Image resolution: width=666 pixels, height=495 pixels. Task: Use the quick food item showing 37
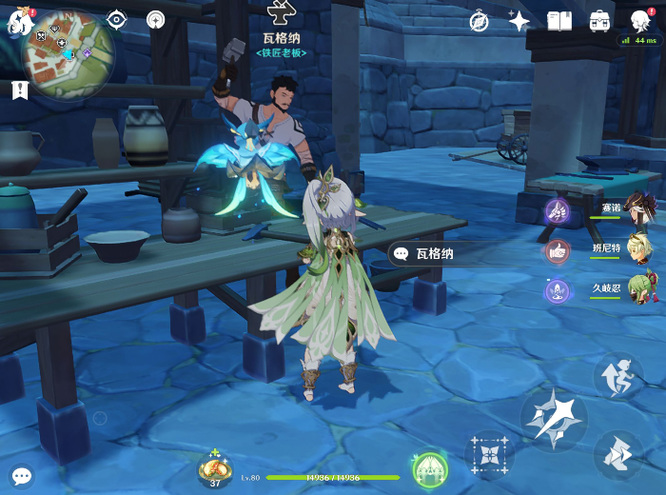214,469
